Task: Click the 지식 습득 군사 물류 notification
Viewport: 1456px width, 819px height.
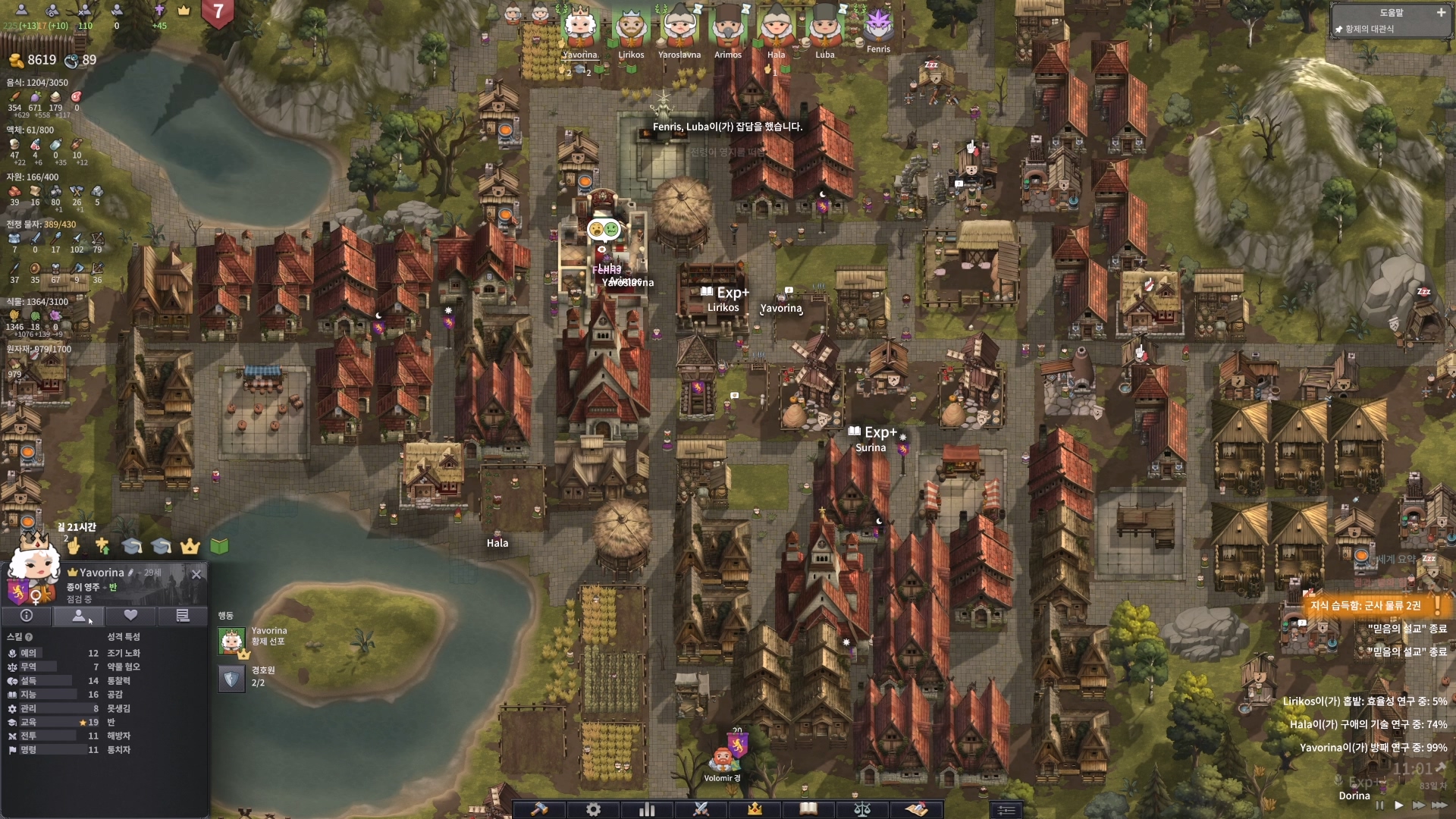Action: (1365, 605)
